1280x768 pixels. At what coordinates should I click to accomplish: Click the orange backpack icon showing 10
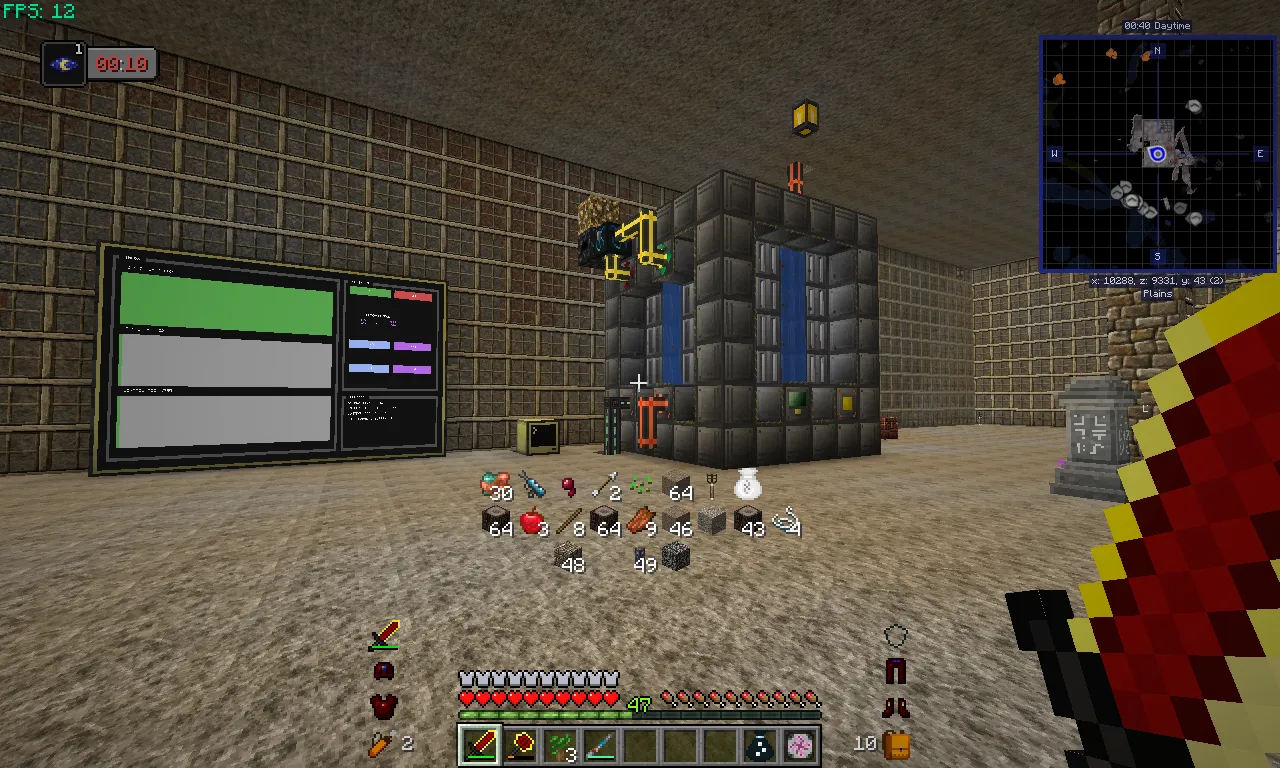coord(896,743)
